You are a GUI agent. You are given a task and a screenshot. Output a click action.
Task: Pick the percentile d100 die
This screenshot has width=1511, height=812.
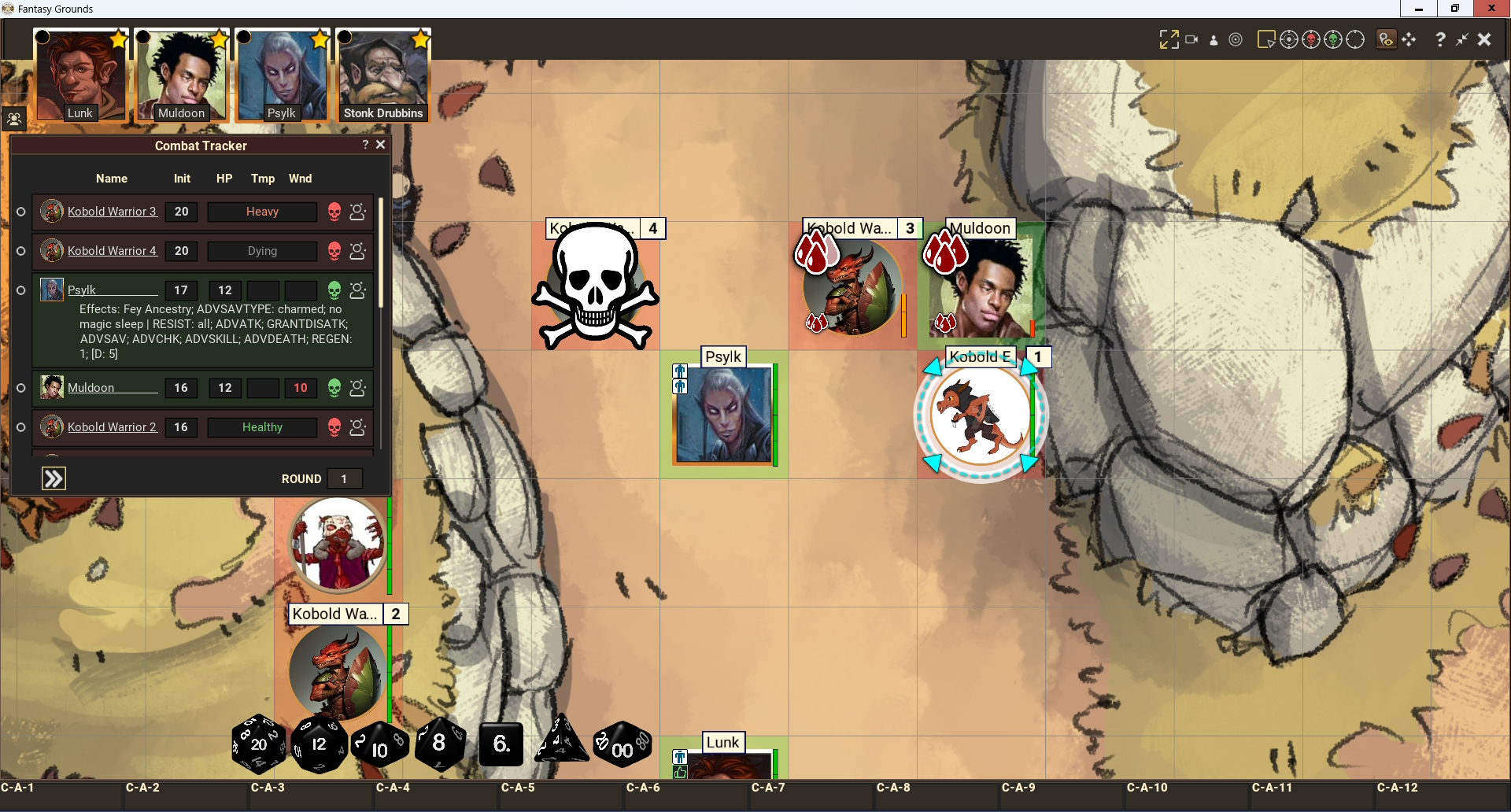point(622,744)
